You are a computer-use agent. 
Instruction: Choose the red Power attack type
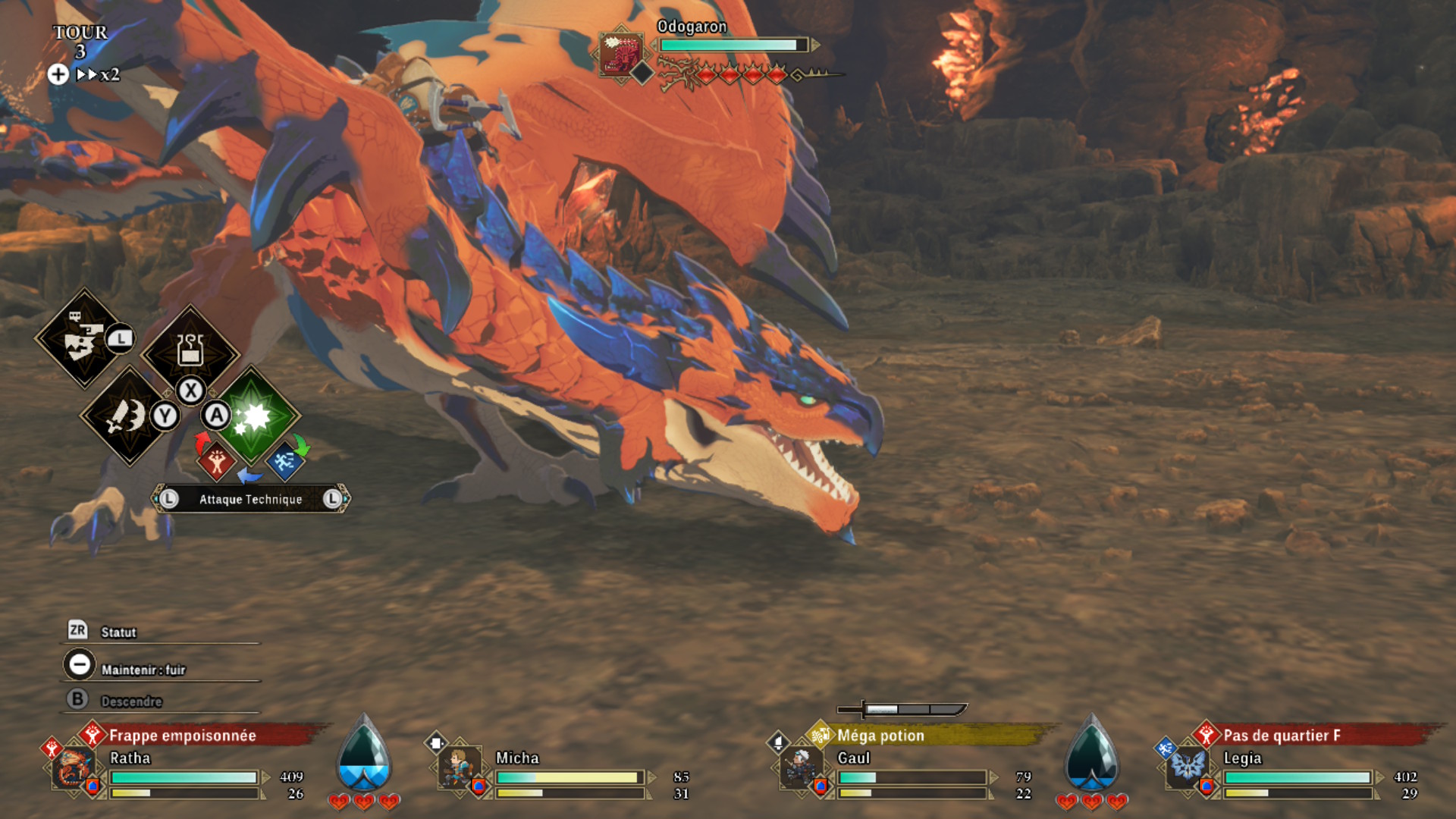click(217, 460)
